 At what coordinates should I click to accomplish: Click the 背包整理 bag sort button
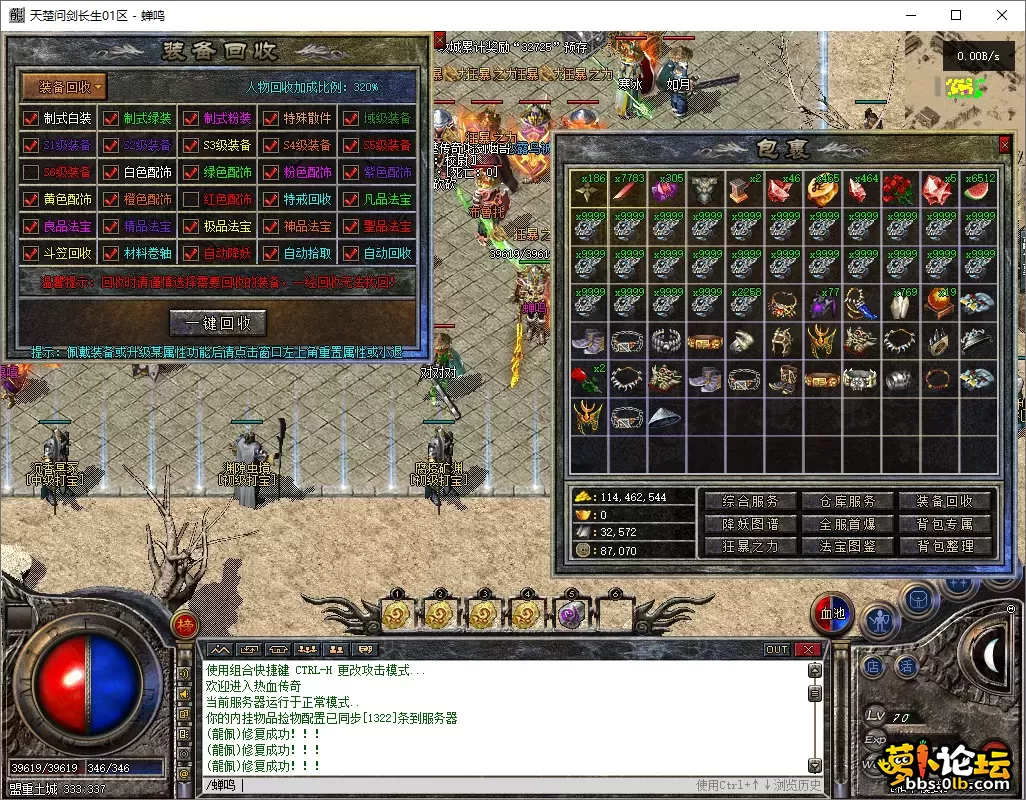(945, 546)
